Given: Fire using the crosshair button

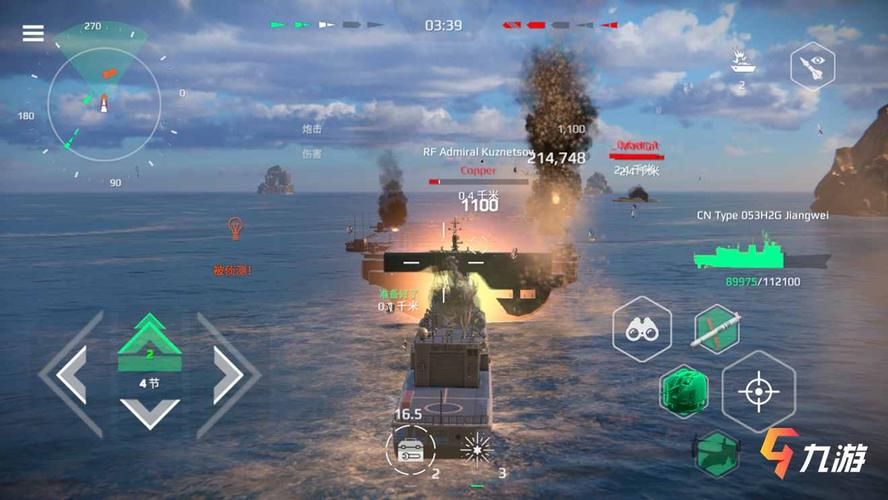Looking at the screenshot, I should click(x=758, y=391).
